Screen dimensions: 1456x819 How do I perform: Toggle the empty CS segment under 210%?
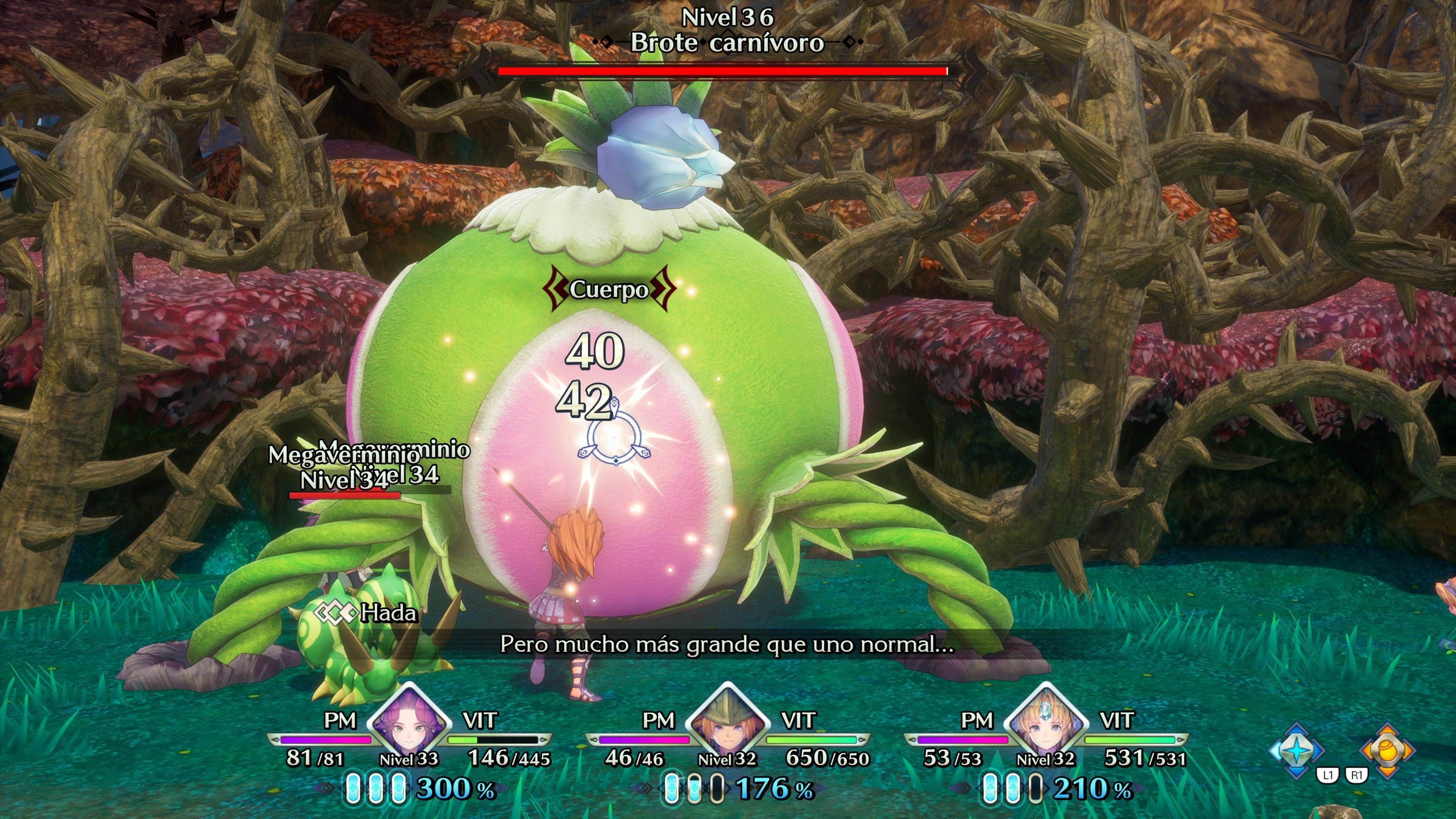pyautogui.click(x=1036, y=789)
